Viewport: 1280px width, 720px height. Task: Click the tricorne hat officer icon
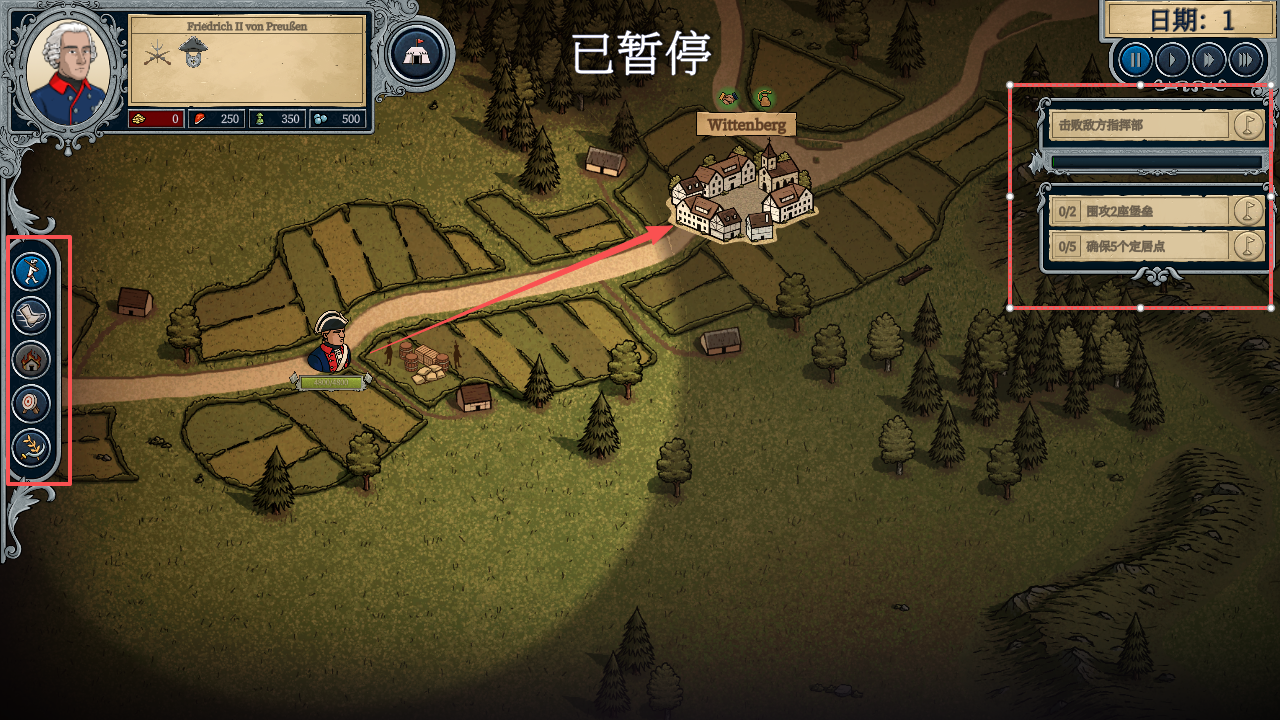(x=192, y=52)
